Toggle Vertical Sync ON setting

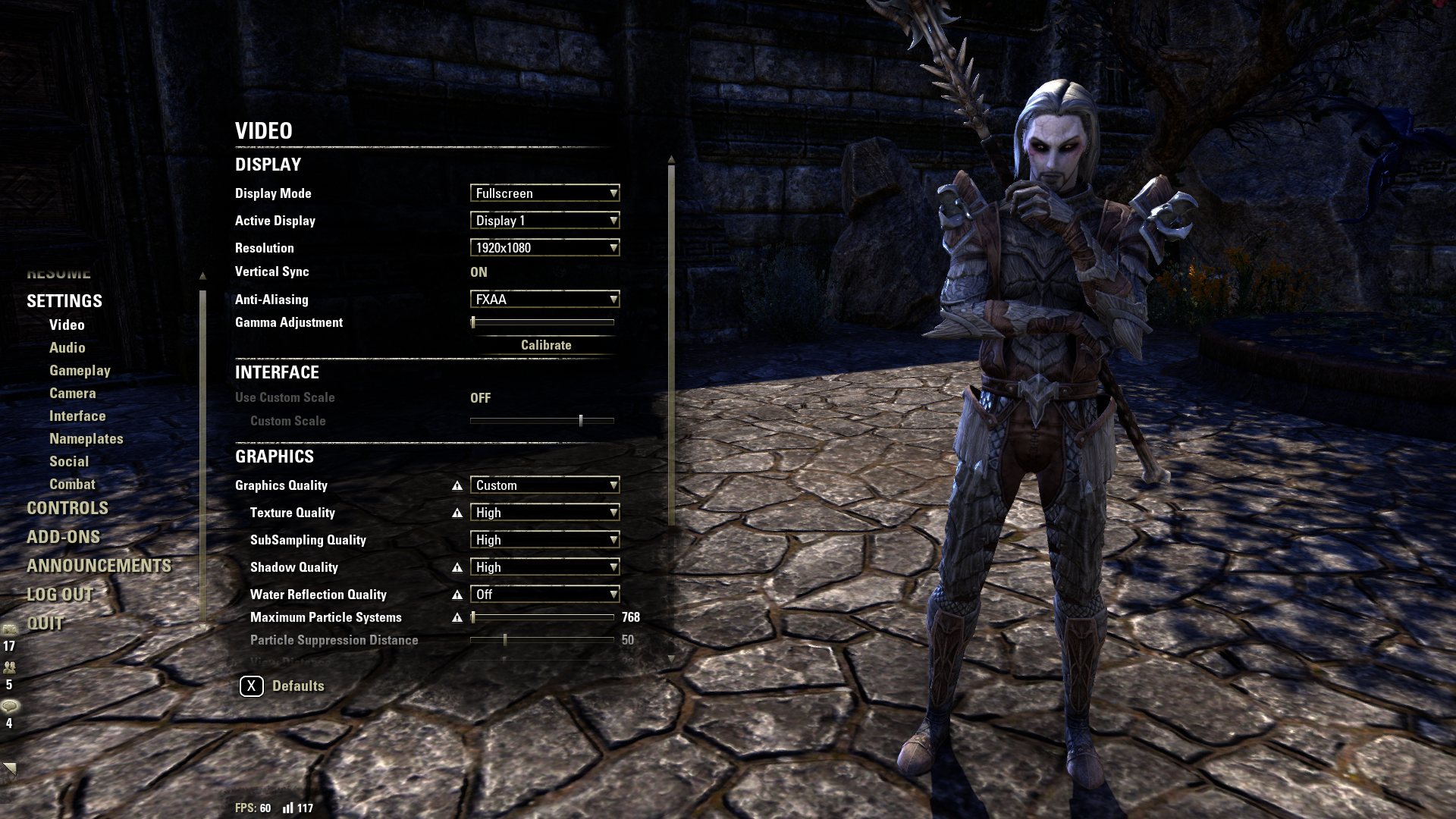[x=479, y=272]
